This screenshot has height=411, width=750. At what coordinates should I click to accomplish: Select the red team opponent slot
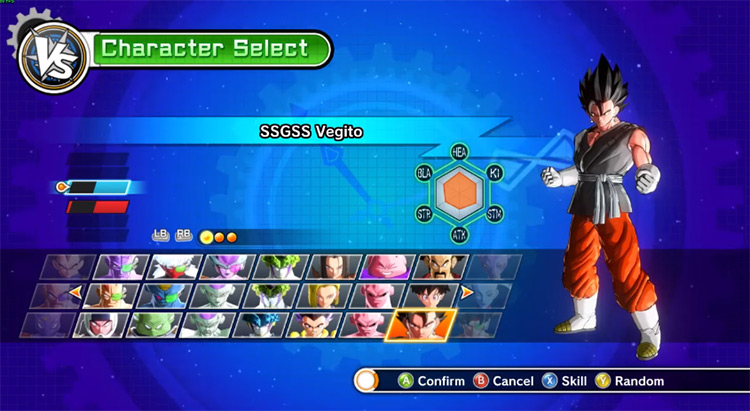click(x=97, y=207)
